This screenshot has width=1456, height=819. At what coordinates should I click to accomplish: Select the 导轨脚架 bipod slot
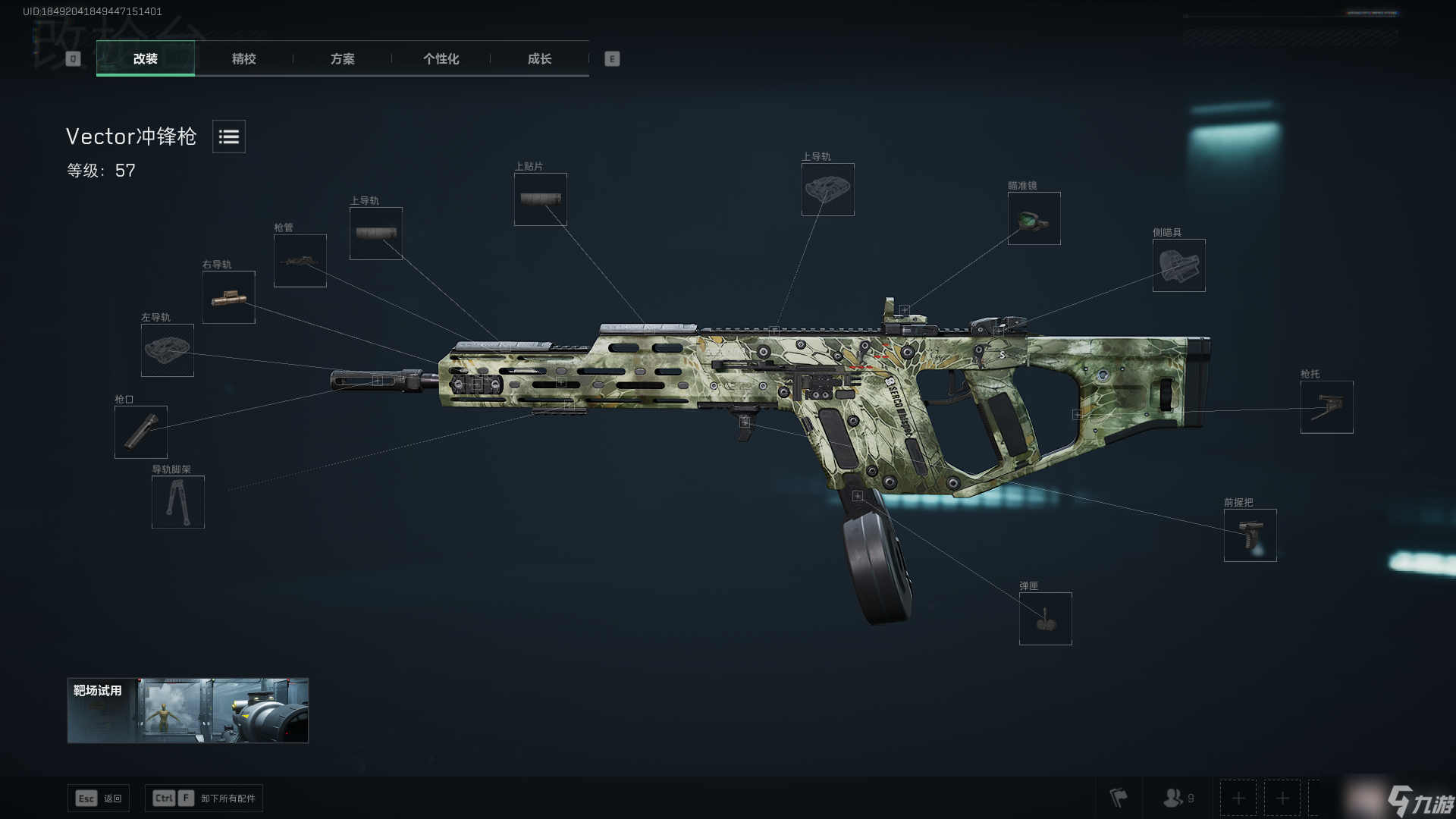click(x=178, y=502)
